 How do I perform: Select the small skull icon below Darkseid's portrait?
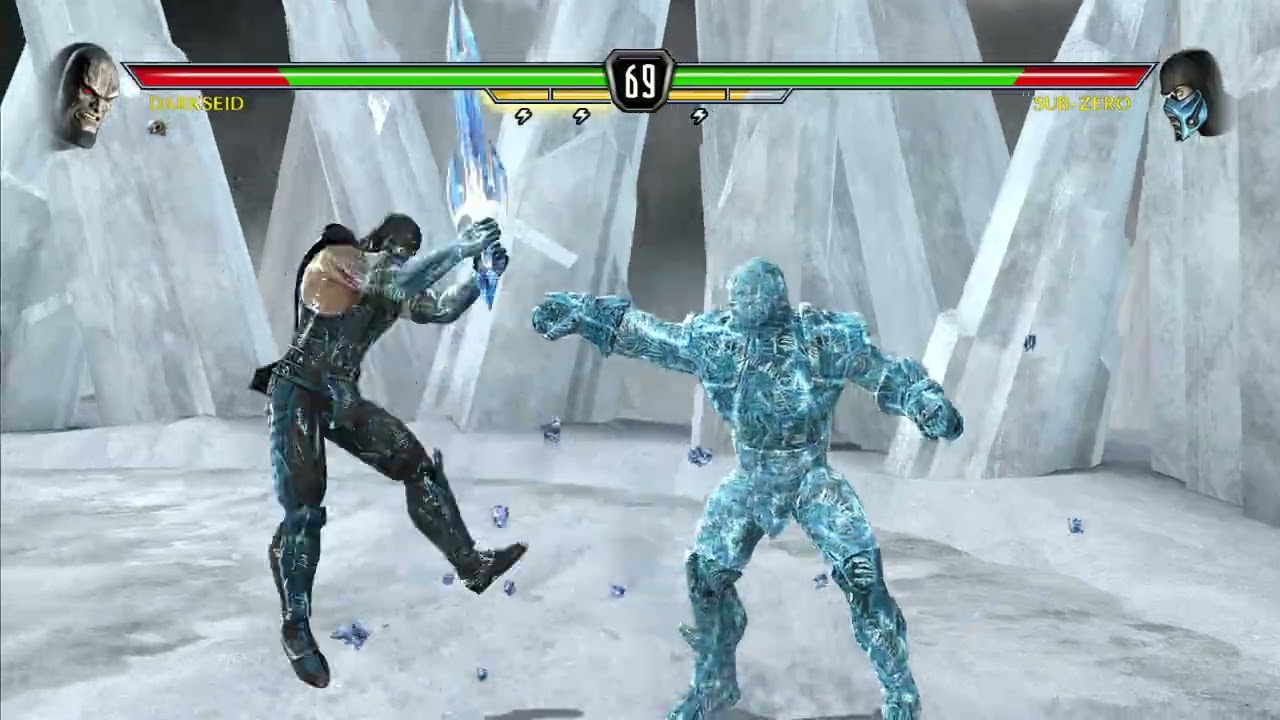pyautogui.click(x=155, y=129)
